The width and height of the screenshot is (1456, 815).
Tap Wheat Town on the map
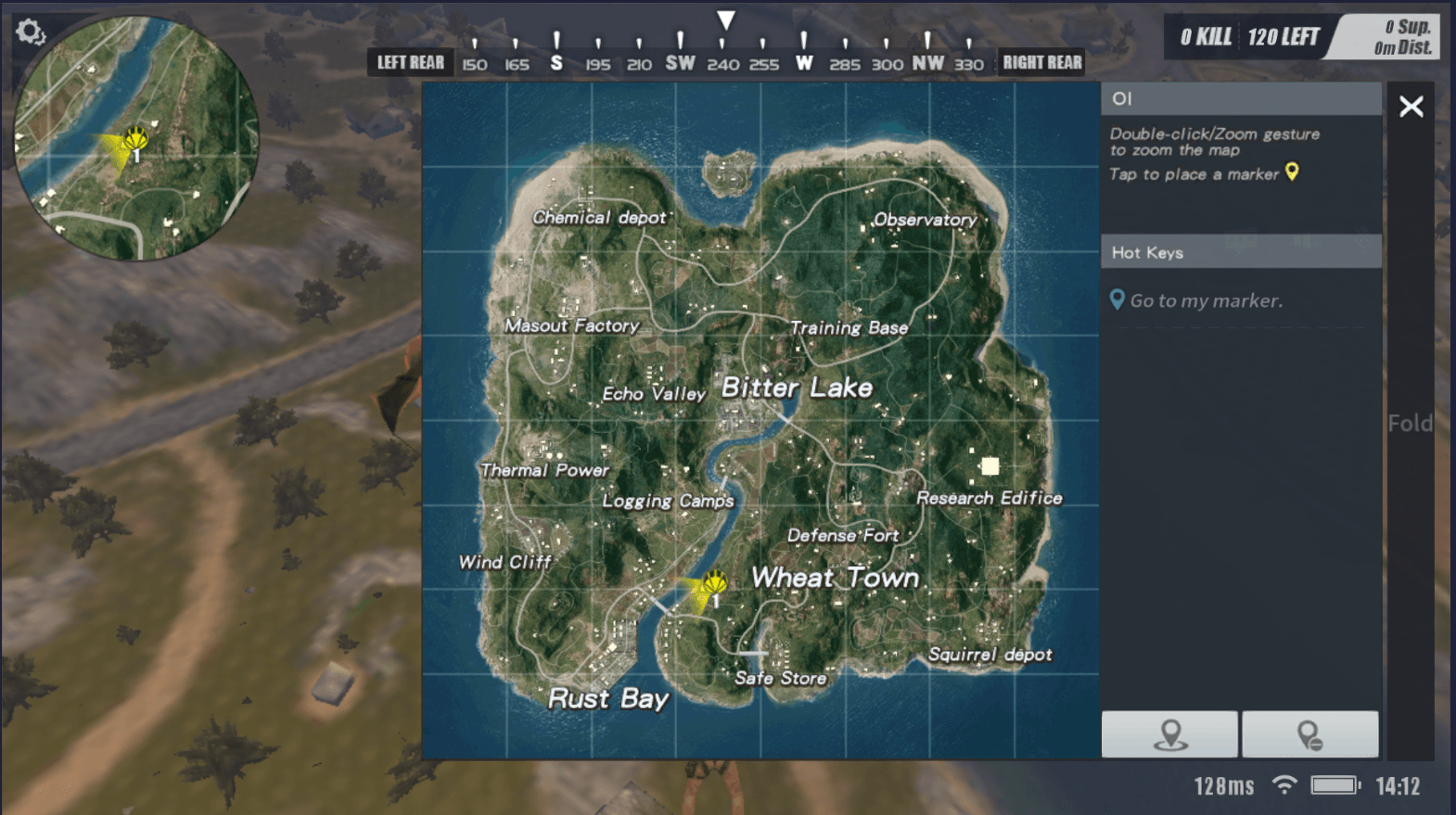(835, 578)
